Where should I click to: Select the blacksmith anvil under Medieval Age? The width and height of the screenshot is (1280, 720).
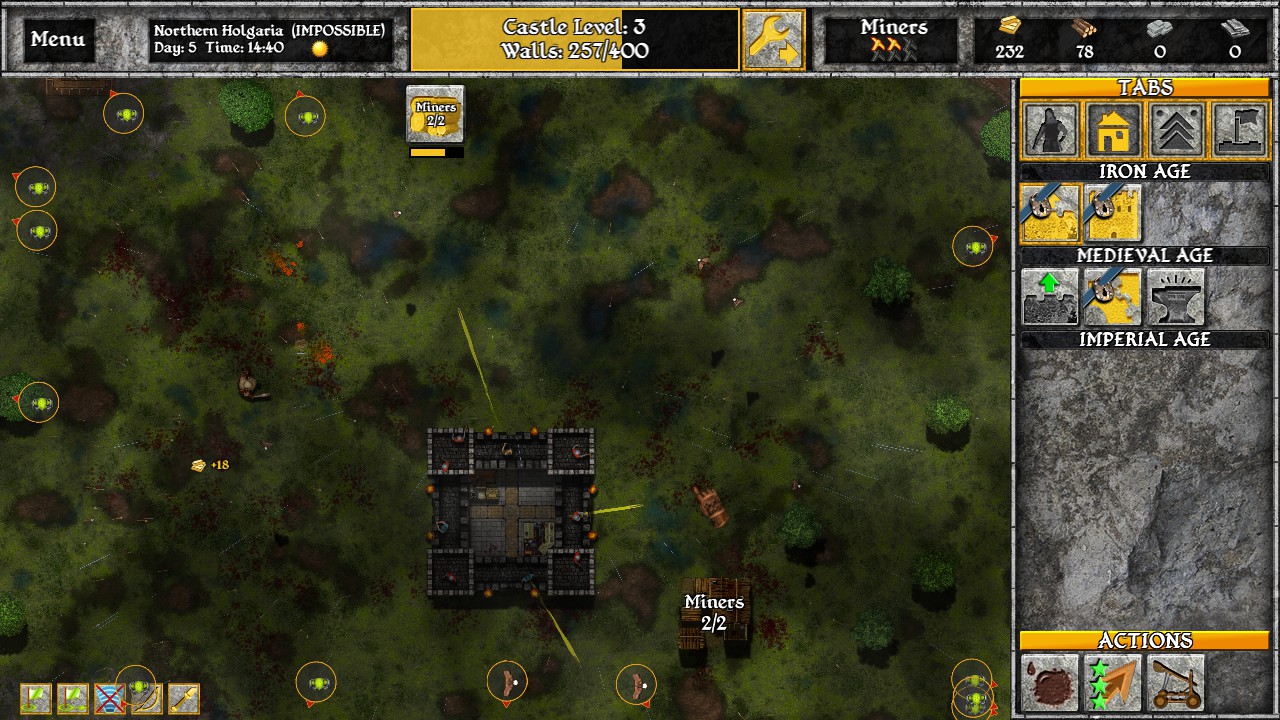pos(1175,297)
